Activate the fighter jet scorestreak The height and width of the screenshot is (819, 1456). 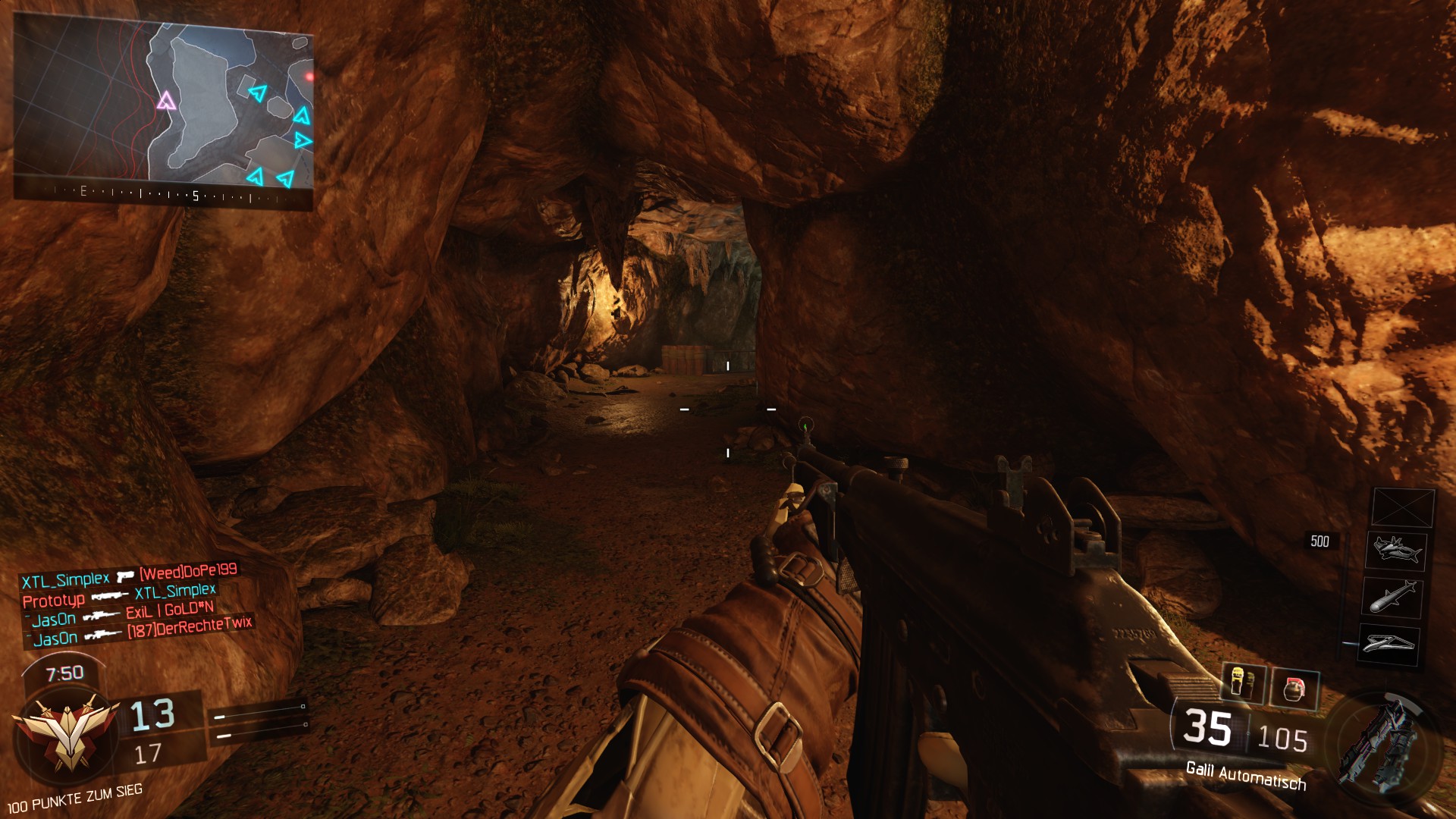click(x=1395, y=550)
